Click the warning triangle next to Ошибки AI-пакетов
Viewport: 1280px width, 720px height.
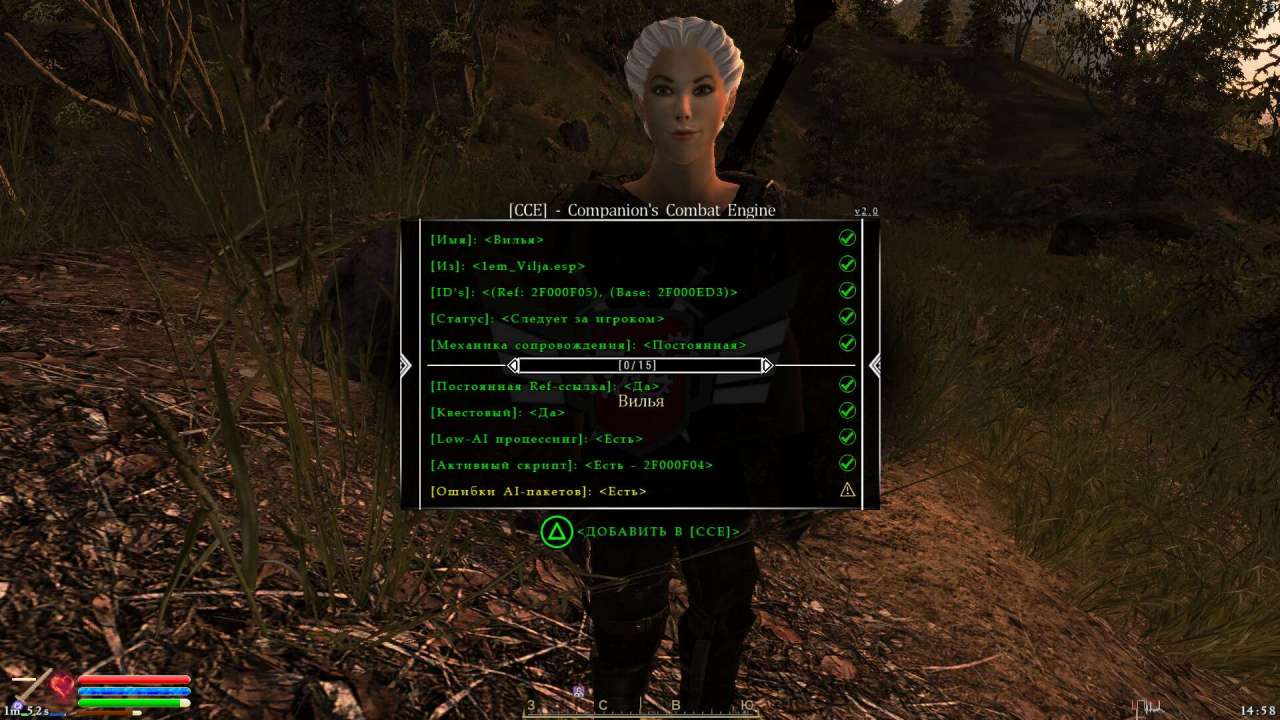click(x=847, y=489)
